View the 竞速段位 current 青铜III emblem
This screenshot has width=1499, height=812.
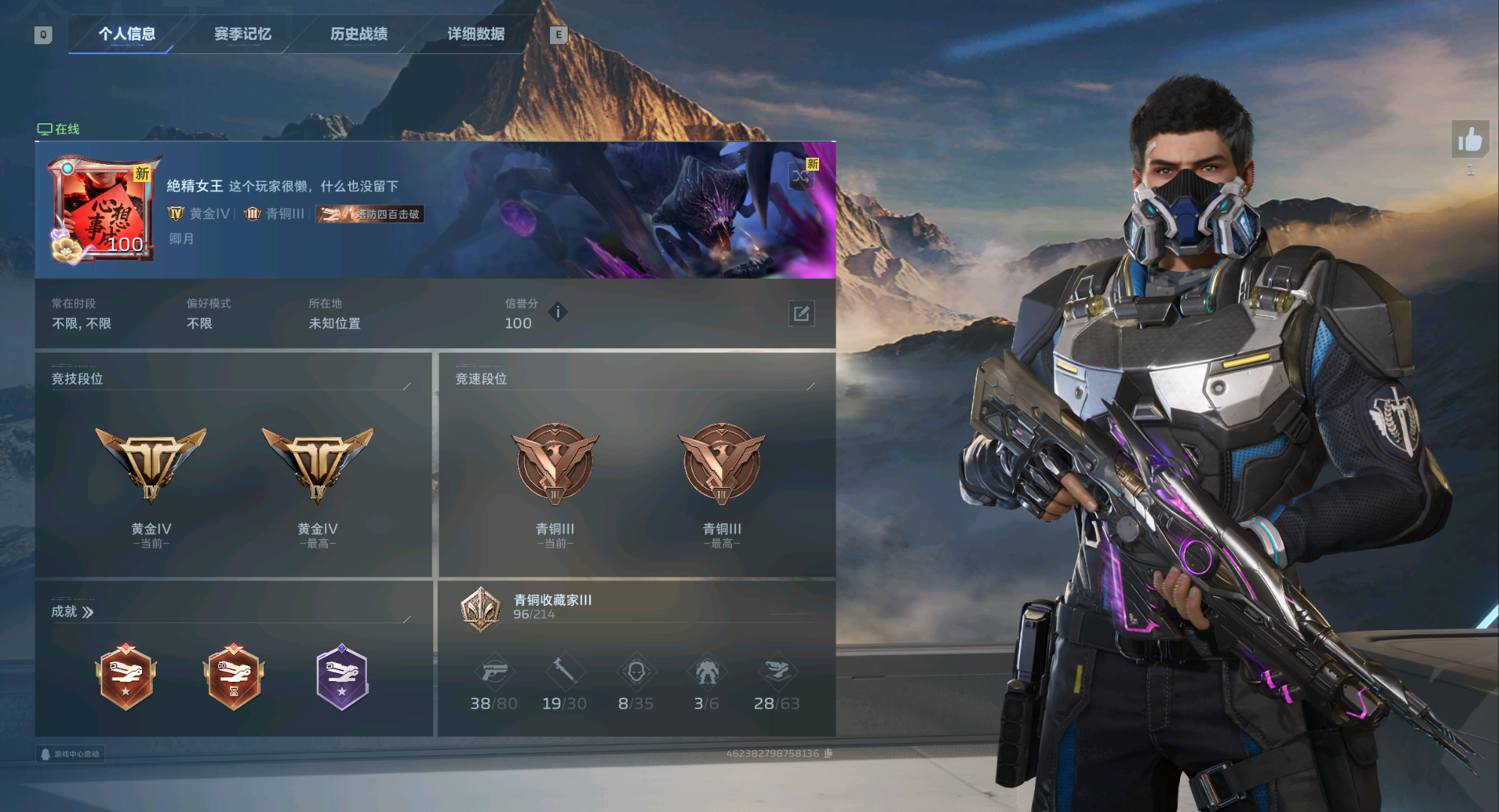[x=555, y=464]
